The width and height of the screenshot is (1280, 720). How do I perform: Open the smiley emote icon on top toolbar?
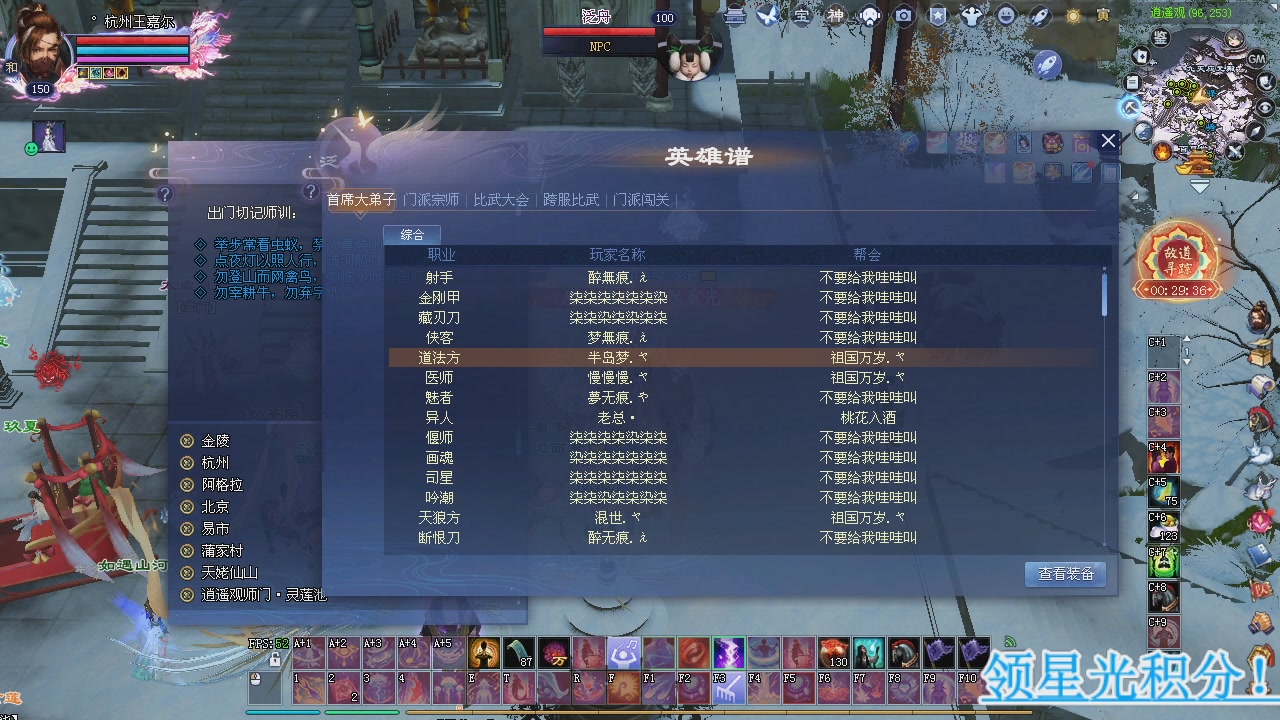(x=1003, y=16)
